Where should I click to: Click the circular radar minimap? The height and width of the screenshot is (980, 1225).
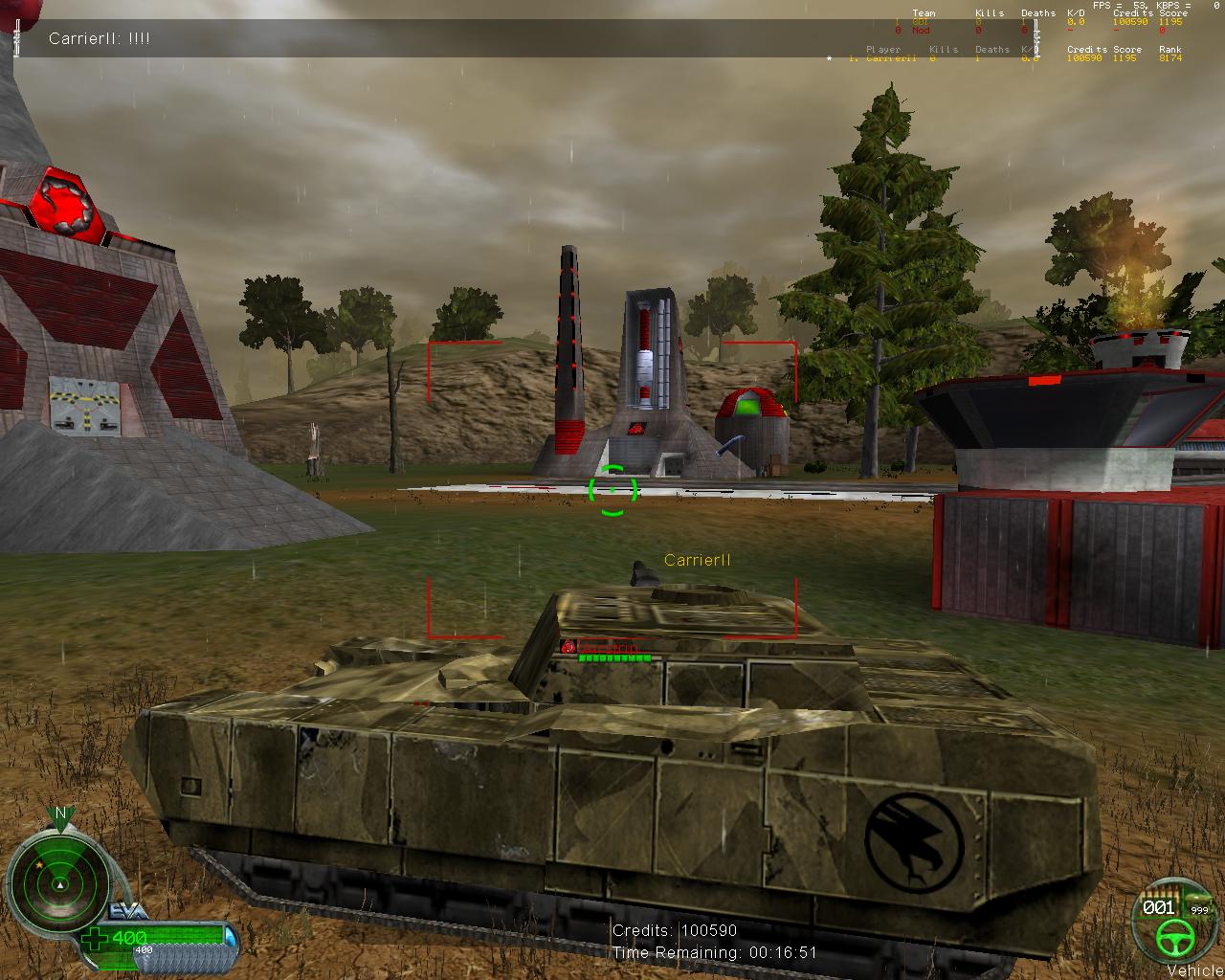pyautogui.click(x=59, y=881)
